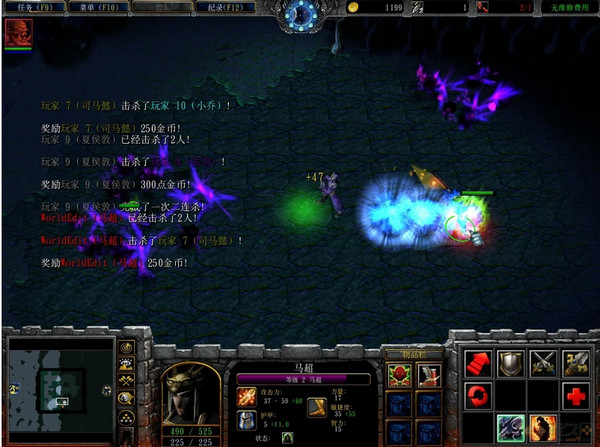Open hero skills with the red cross
The height and width of the screenshot is (447, 600).
point(577,396)
